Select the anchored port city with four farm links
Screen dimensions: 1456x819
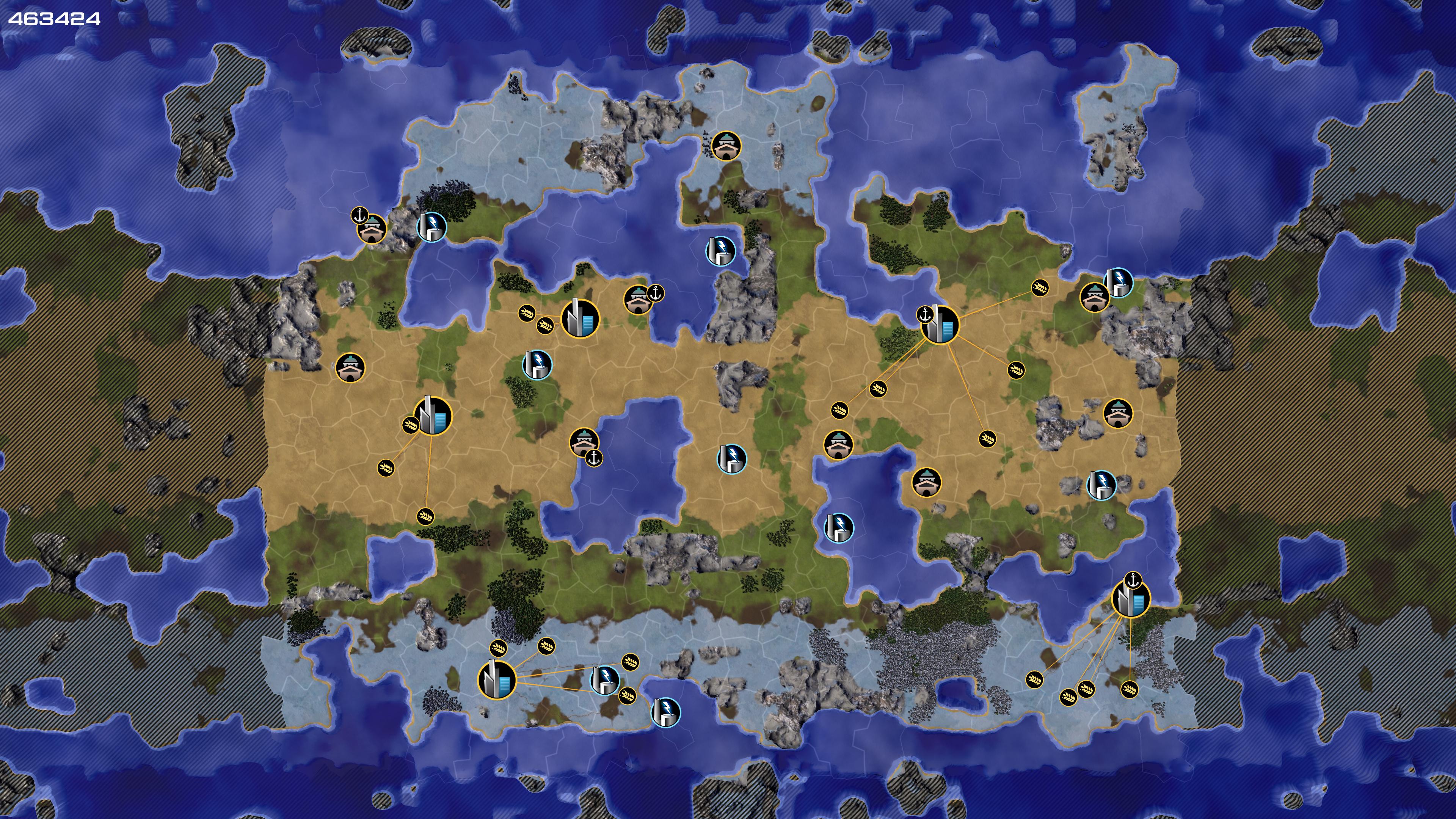click(x=1130, y=599)
